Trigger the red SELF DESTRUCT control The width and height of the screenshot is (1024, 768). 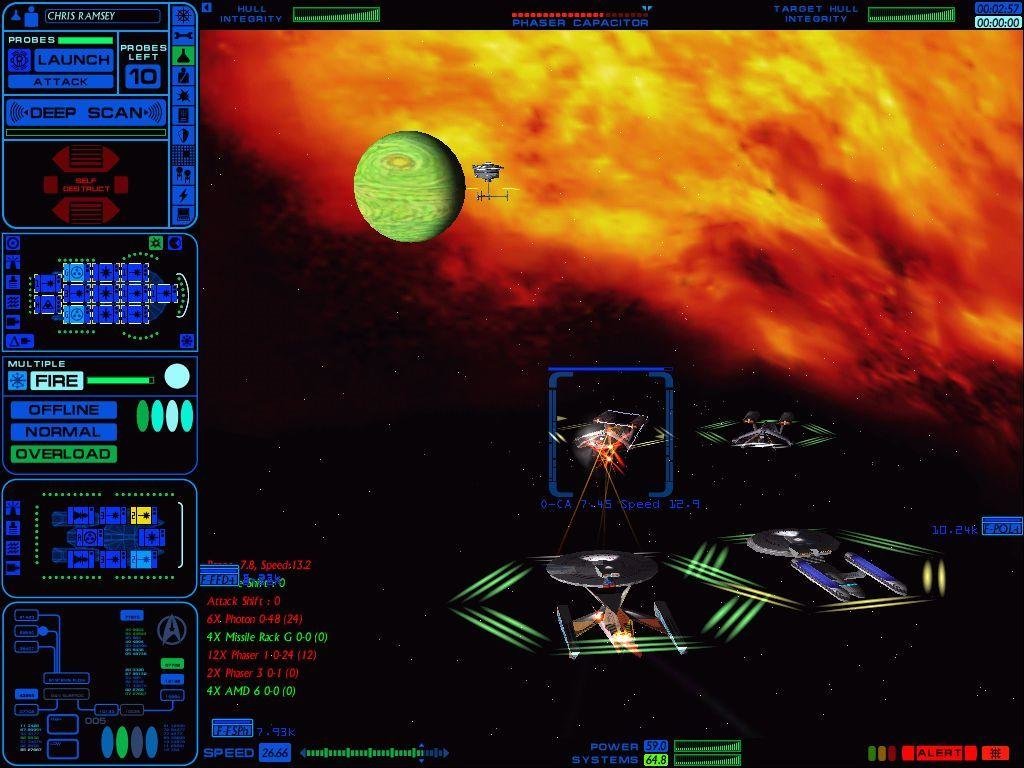pos(86,184)
